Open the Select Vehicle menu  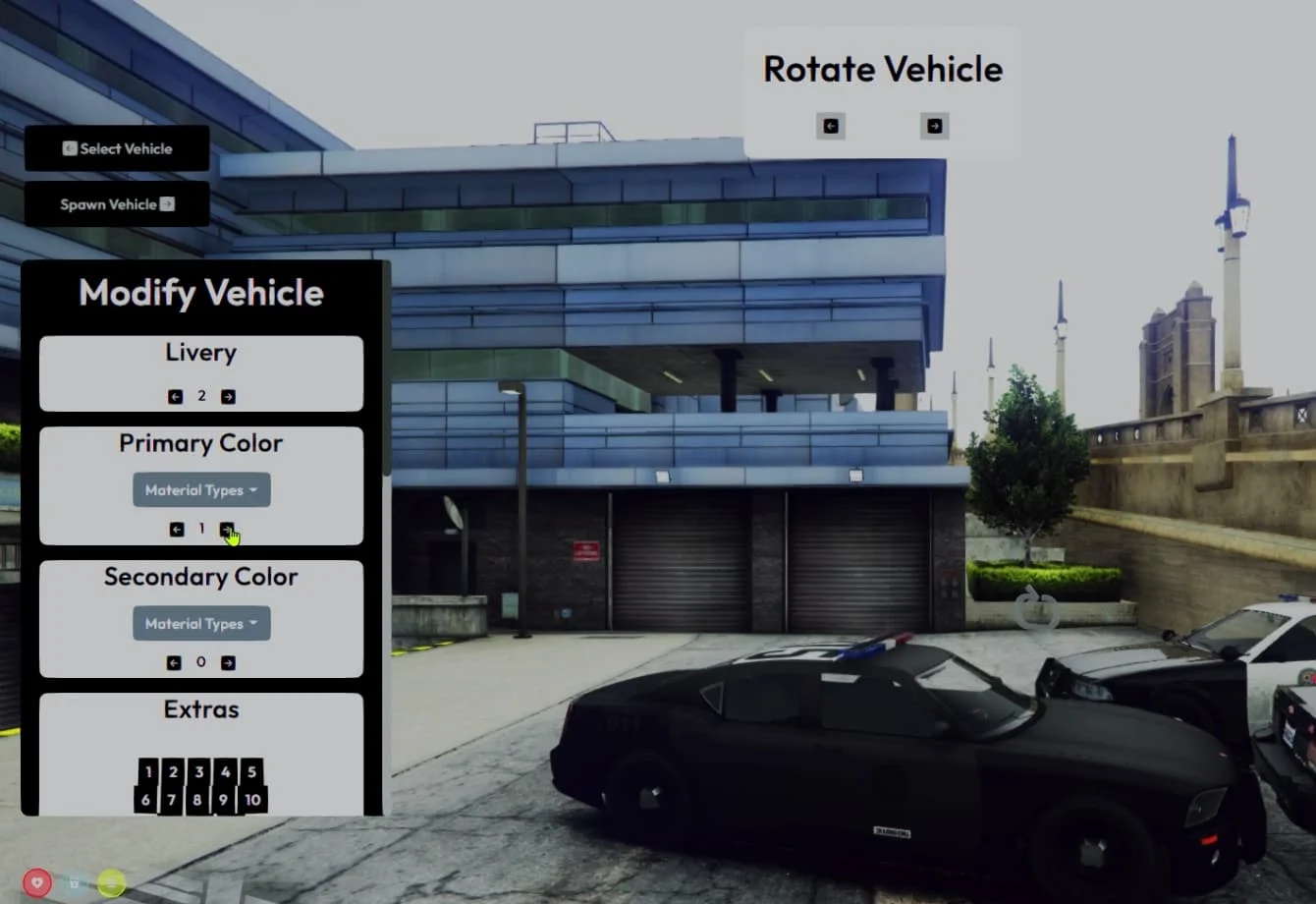[x=117, y=148]
